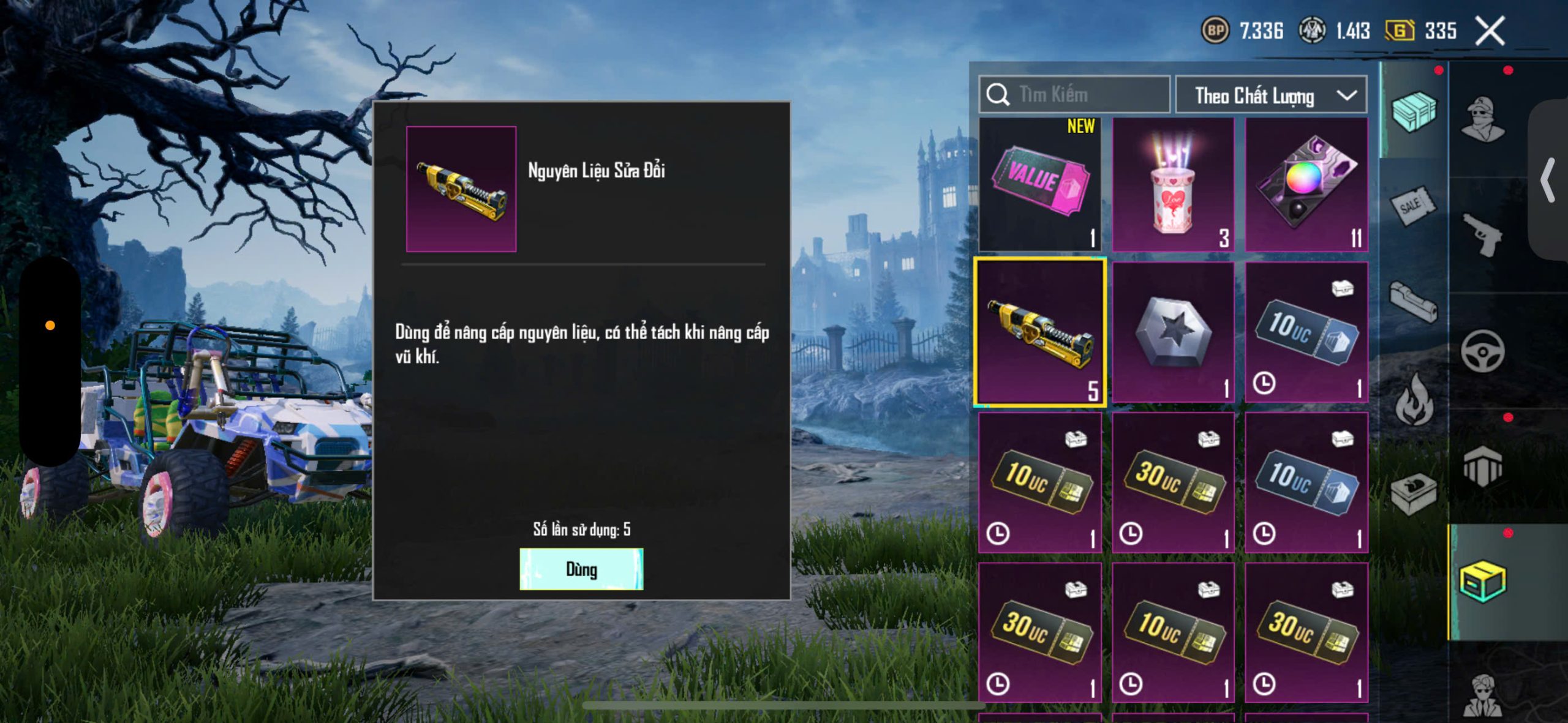Click the BP currency icon
Image resolution: width=1568 pixels, height=723 pixels.
pyautogui.click(x=1215, y=31)
